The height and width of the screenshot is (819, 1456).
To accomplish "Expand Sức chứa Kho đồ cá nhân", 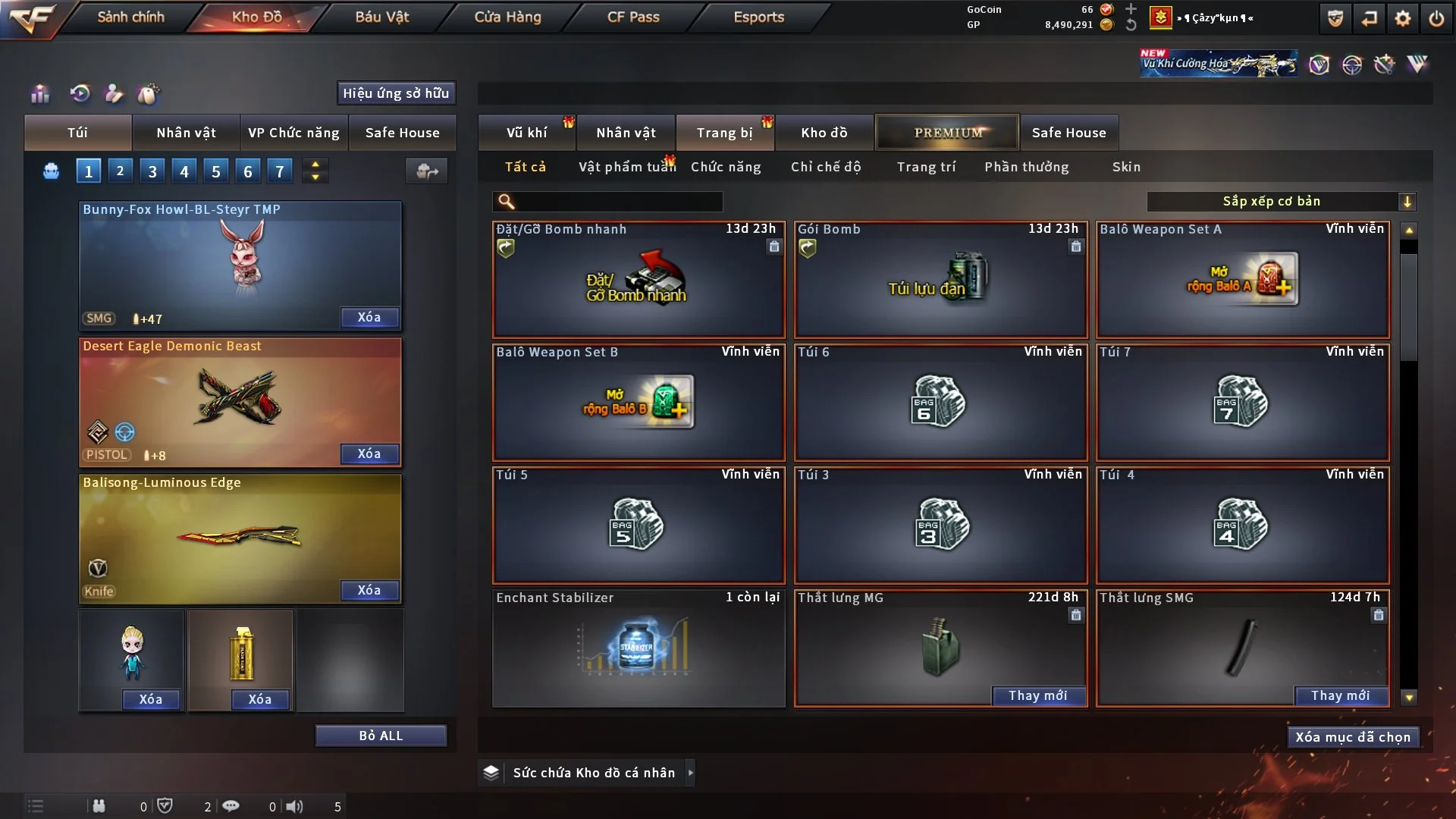I will point(690,773).
